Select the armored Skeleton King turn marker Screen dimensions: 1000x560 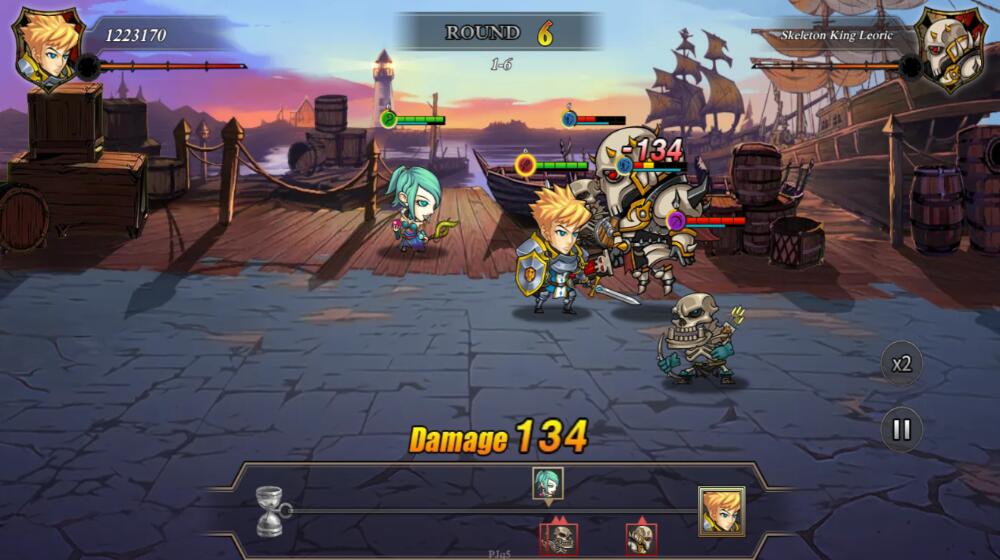(641, 538)
